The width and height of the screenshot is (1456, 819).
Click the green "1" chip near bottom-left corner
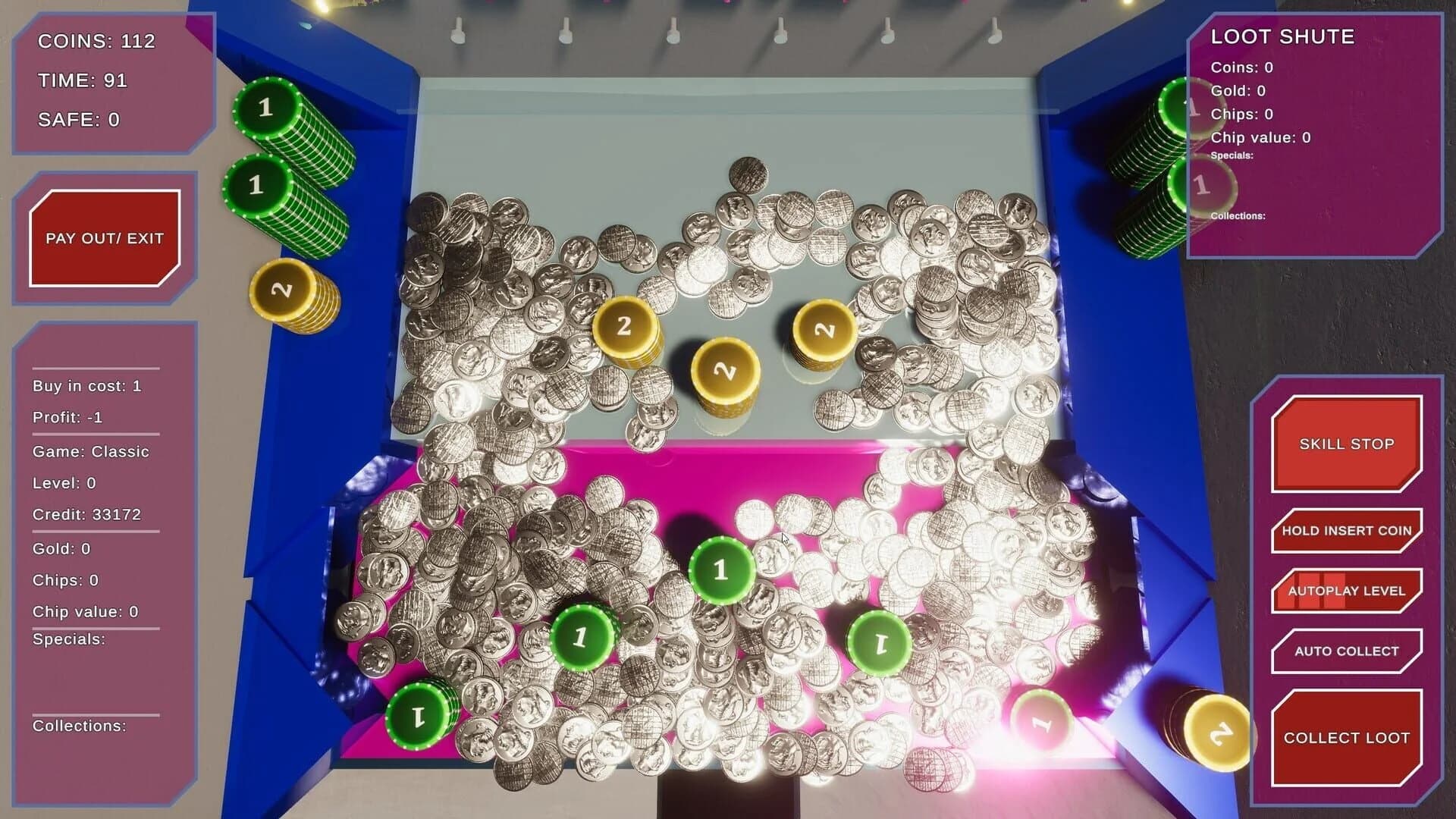[x=419, y=717]
